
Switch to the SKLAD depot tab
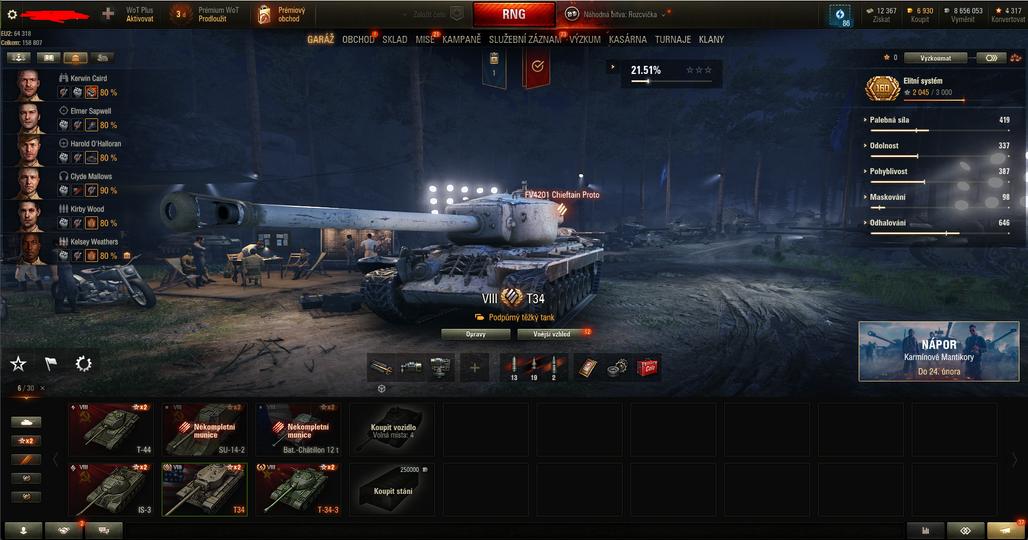tap(394, 40)
